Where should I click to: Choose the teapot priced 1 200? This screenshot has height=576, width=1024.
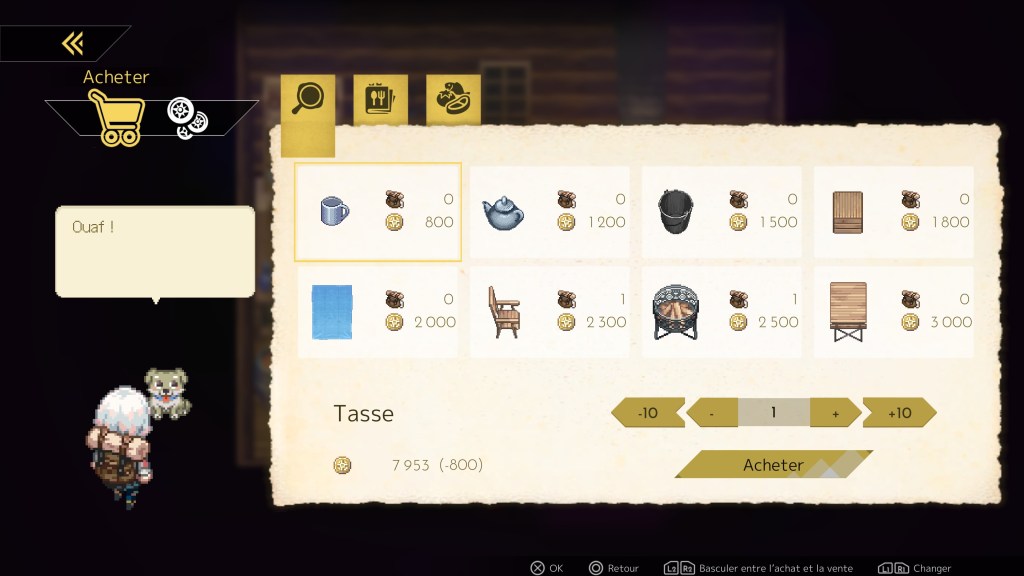[549, 211]
